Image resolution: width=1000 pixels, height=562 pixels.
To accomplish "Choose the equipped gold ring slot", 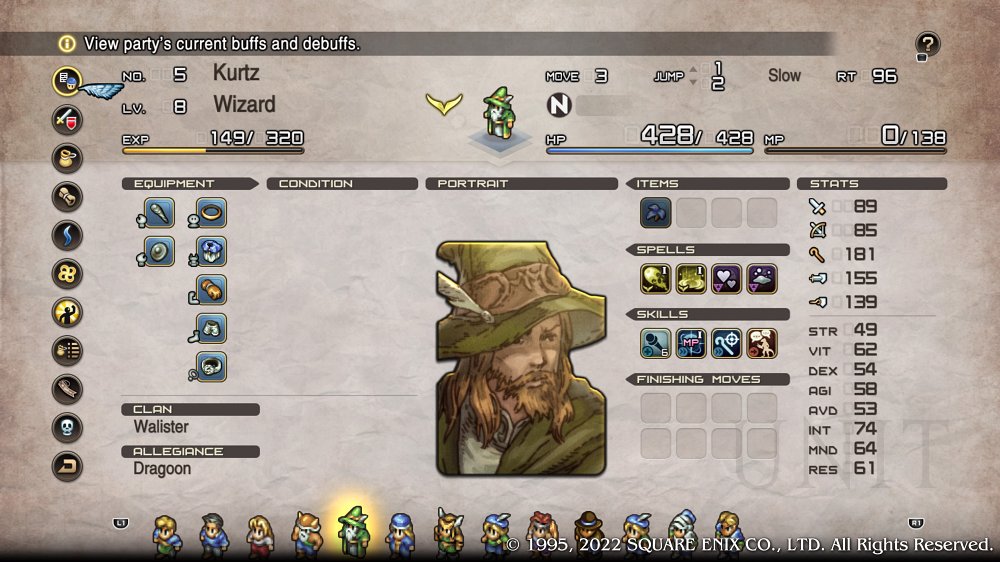I will [x=211, y=213].
